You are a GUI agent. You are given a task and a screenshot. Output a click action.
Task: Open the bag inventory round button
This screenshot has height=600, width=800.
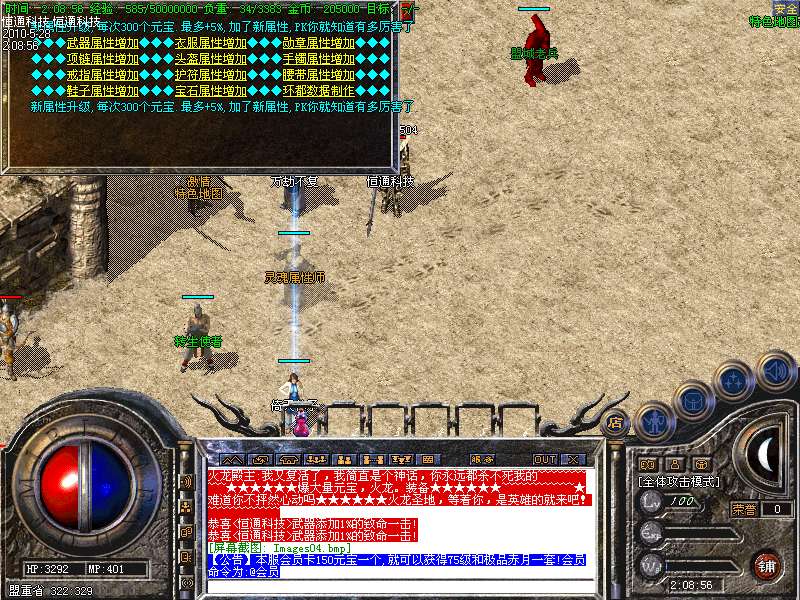coord(693,401)
